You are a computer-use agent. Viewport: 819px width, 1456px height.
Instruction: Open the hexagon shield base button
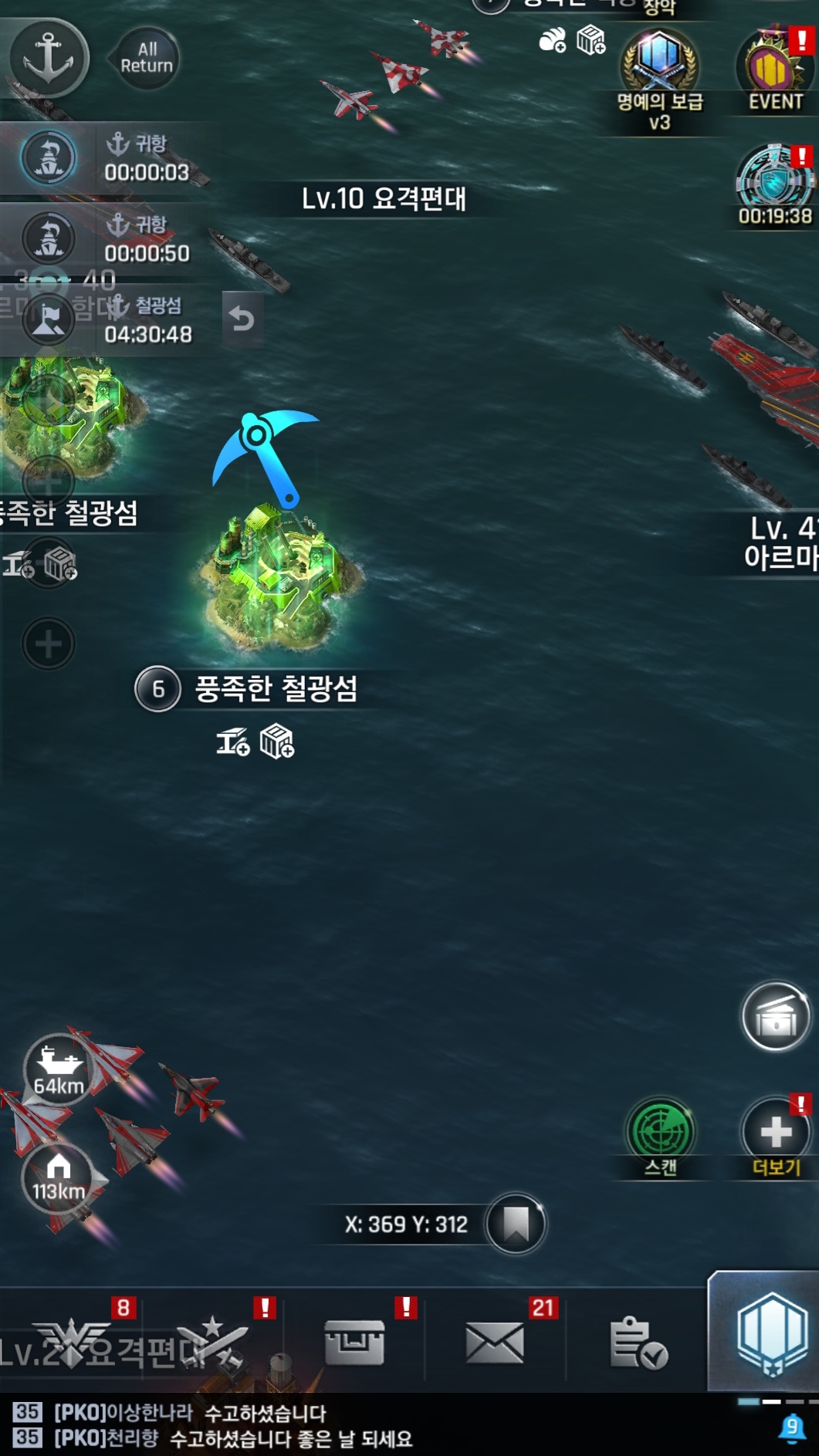pos(770,1336)
